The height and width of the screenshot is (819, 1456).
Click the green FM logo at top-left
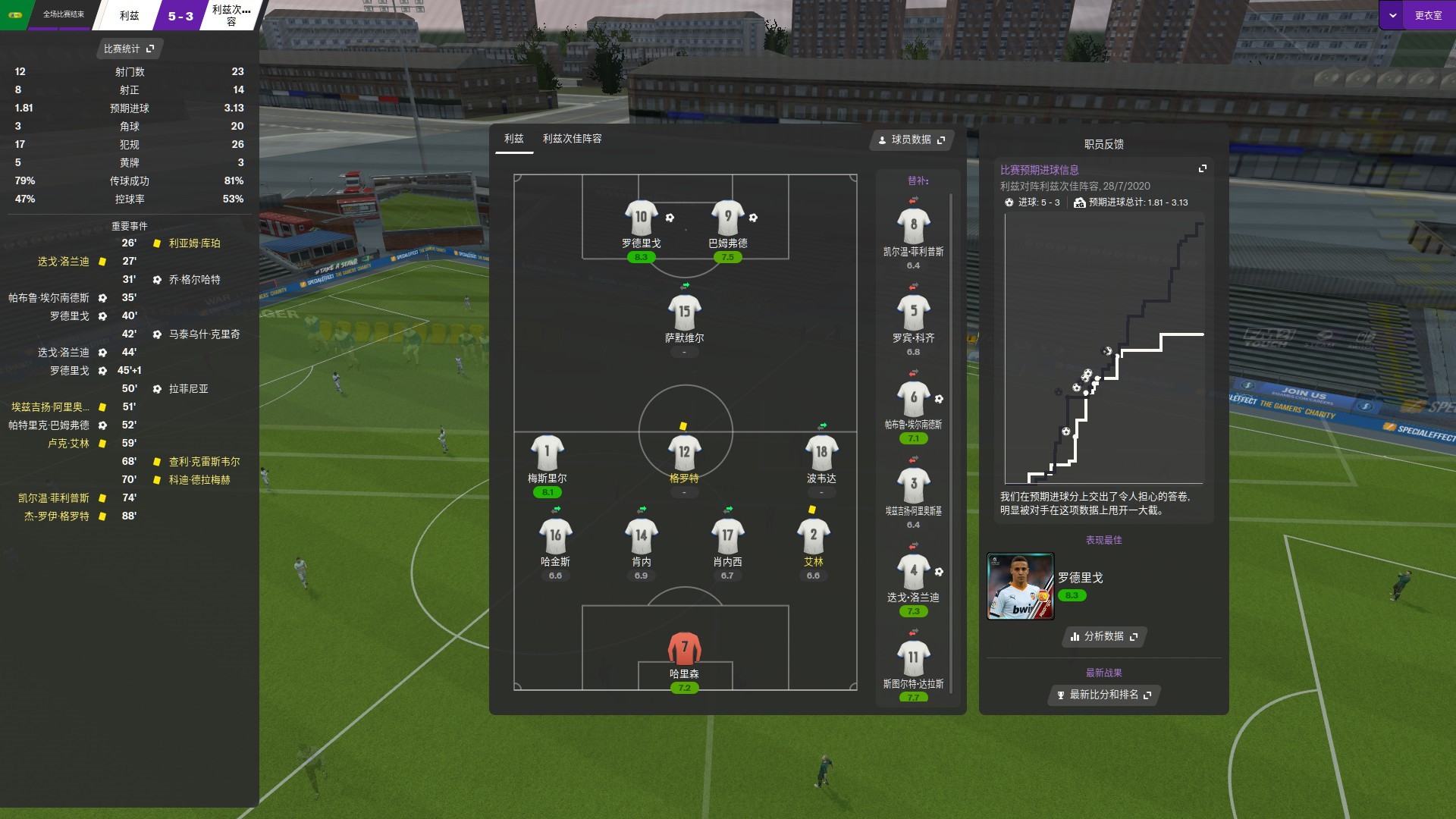click(x=14, y=14)
